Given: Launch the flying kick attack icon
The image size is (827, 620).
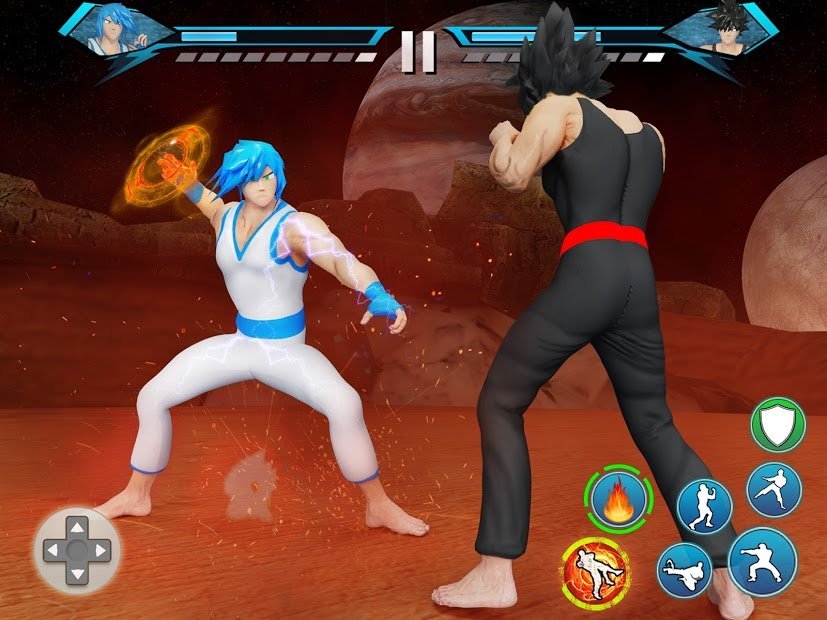Looking at the screenshot, I should tap(684, 571).
